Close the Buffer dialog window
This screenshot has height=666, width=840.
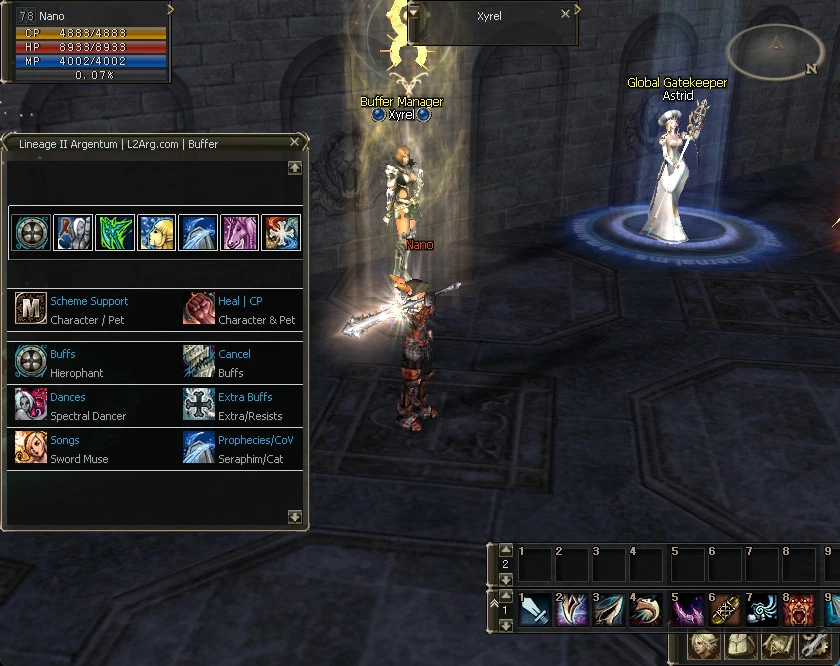pyautogui.click(x=294, y=143)
